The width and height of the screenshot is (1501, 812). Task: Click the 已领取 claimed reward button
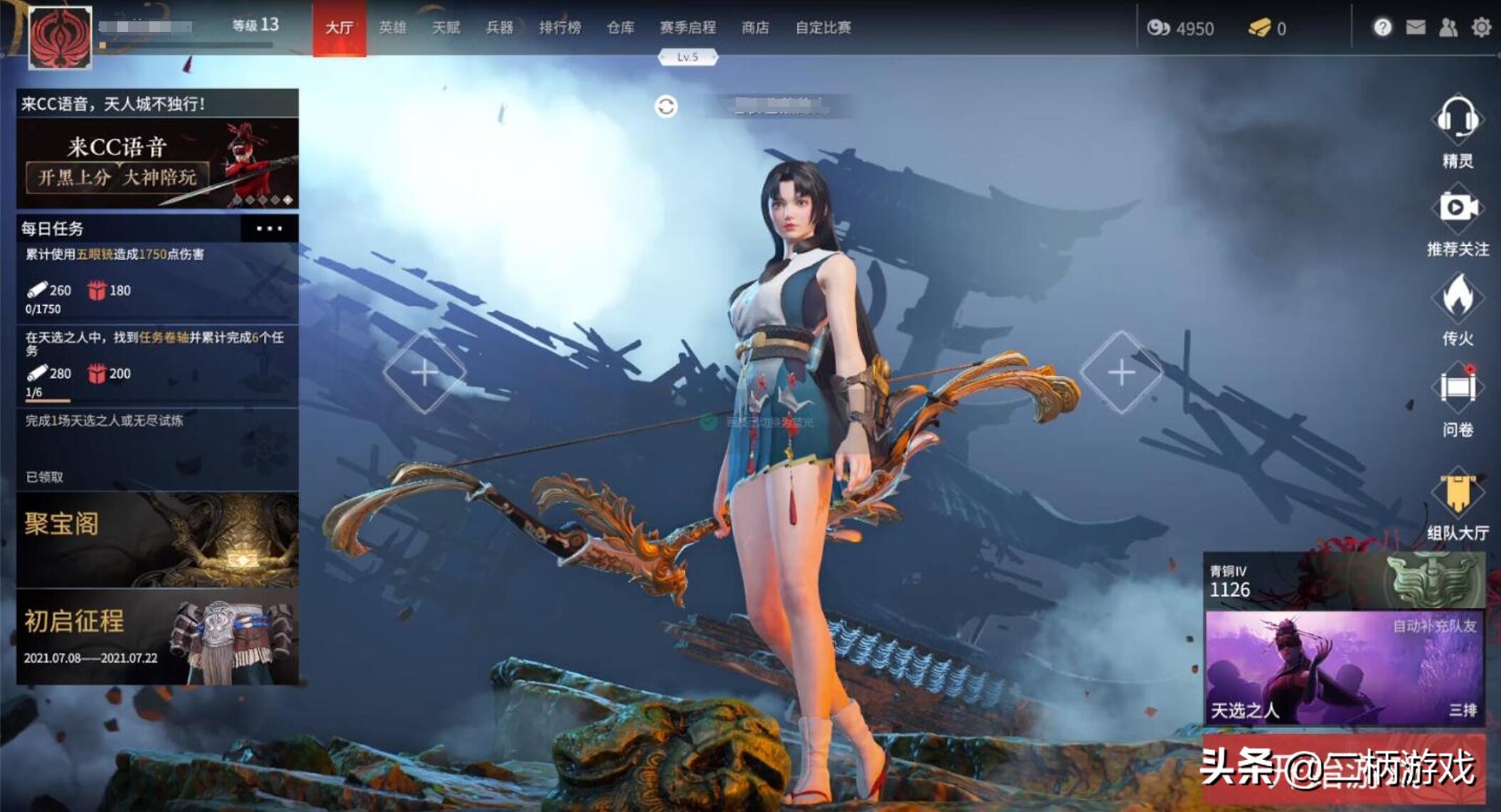point(44,478)
